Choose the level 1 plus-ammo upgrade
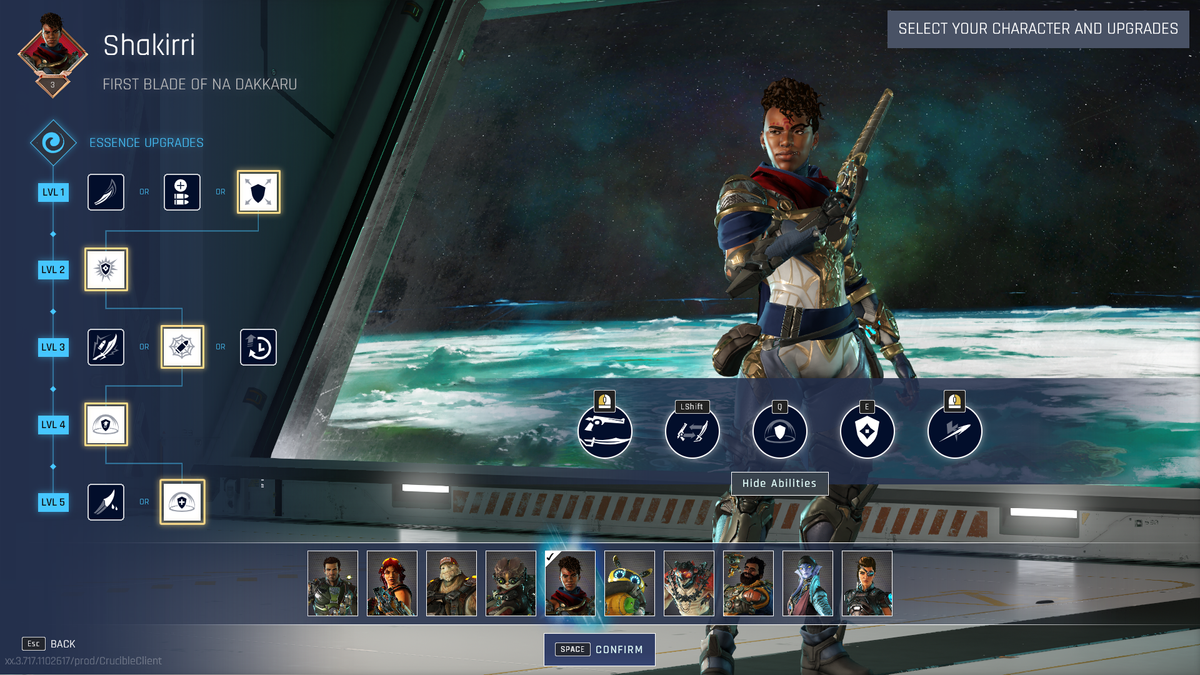Screen dimensions: 1200x675 click(182, 192)
